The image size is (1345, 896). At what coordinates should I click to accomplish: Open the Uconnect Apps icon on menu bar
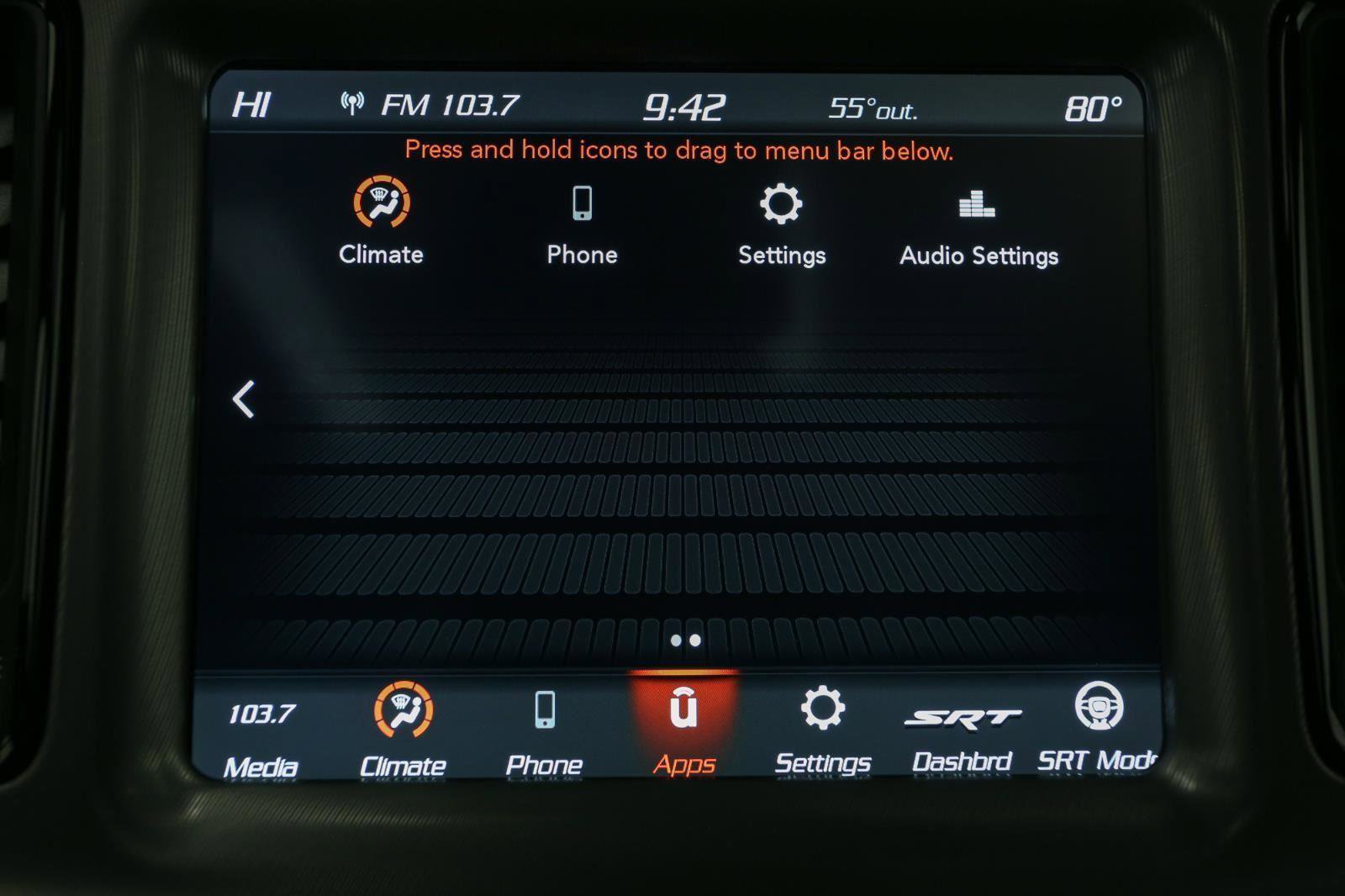coord(685,710)
